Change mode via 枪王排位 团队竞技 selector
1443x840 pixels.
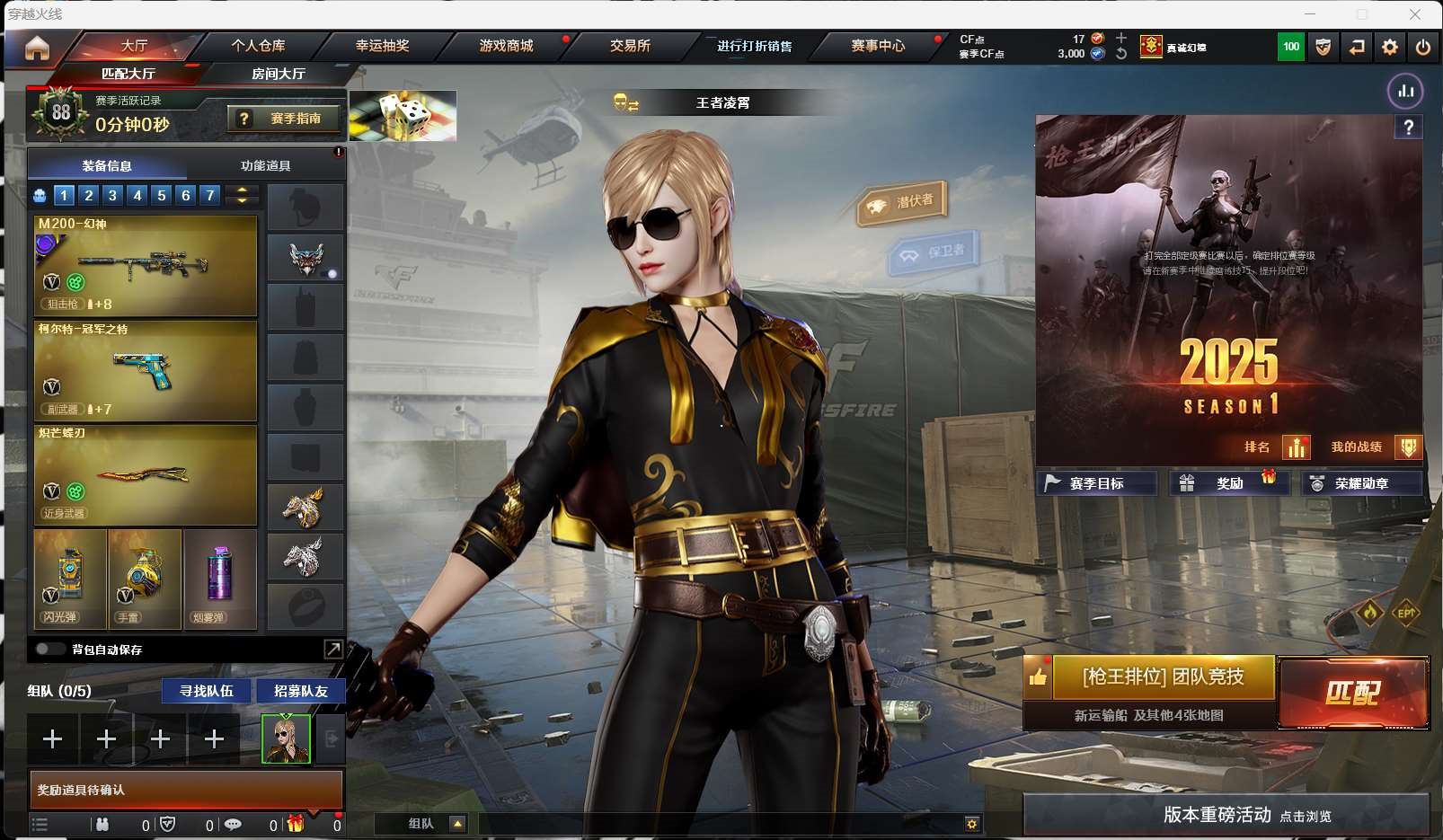(x=1163, y=676)
